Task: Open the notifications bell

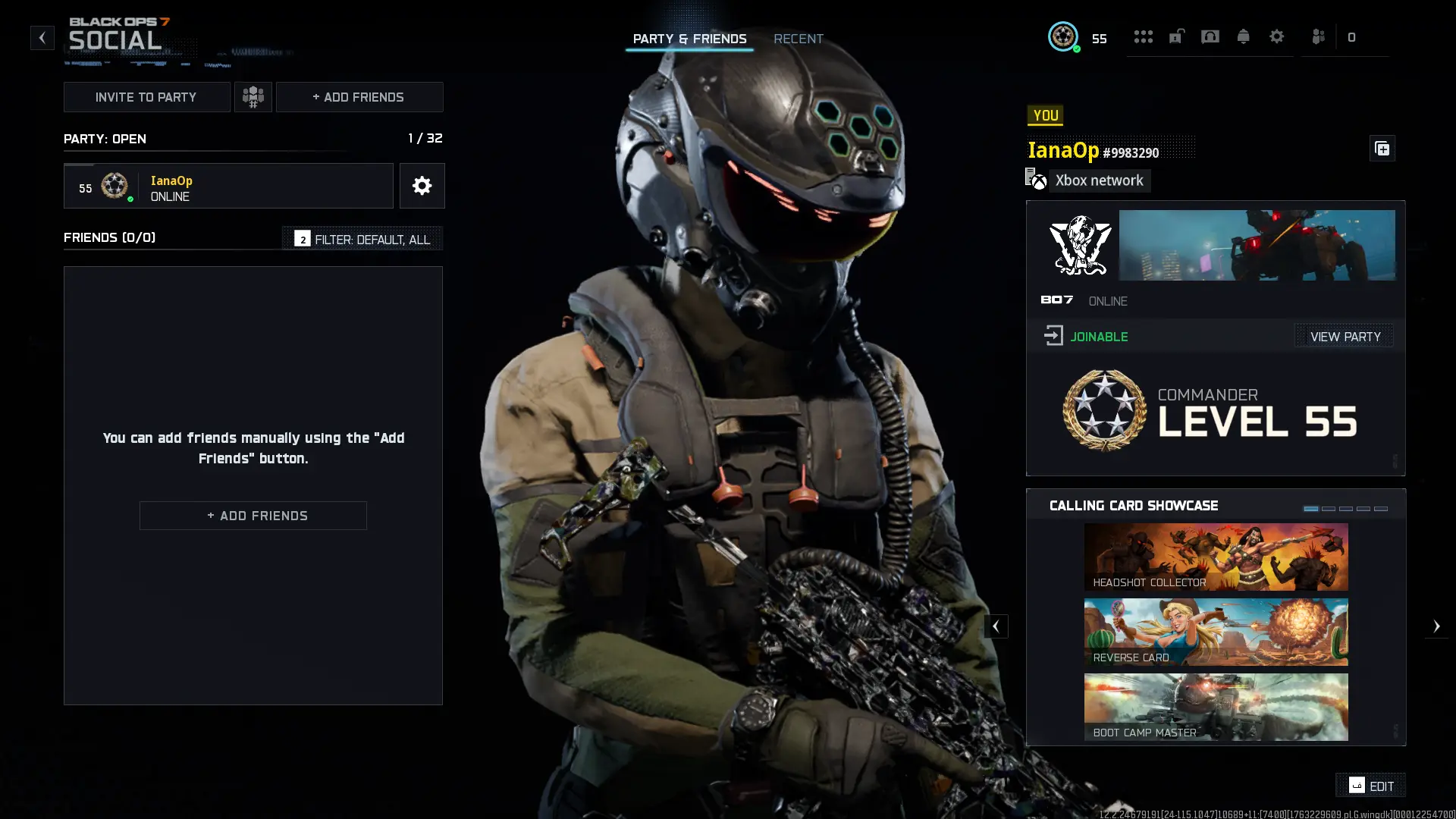Action: 1243,36
